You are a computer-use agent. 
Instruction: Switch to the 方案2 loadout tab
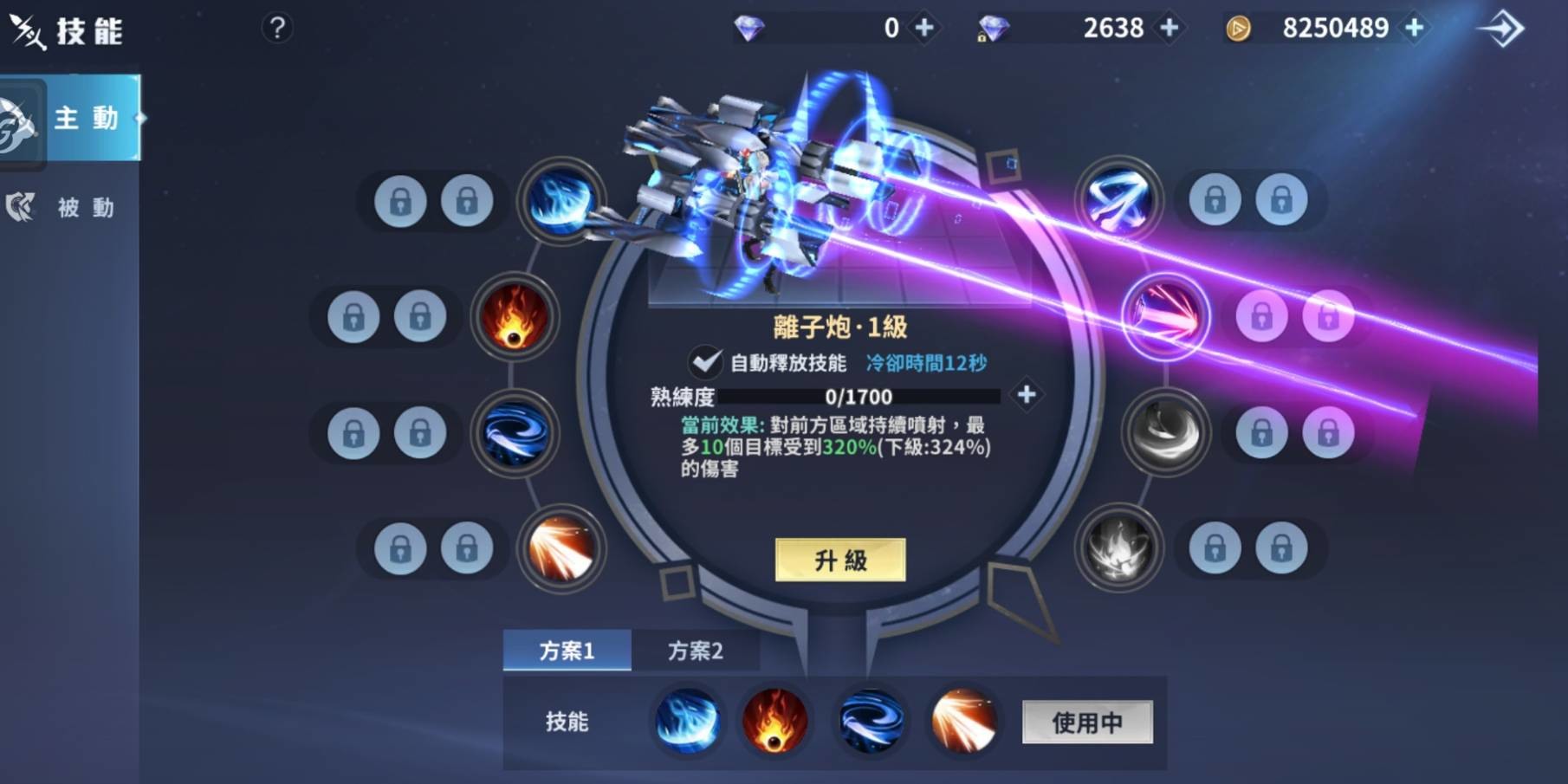click(697, 651)
